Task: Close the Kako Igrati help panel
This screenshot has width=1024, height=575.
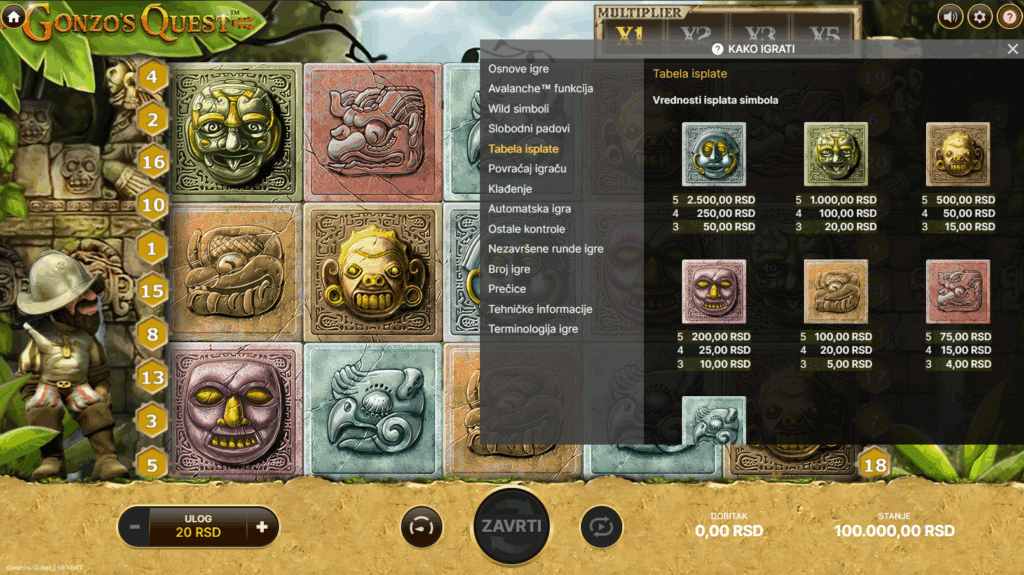Action: click(1012, 48)
